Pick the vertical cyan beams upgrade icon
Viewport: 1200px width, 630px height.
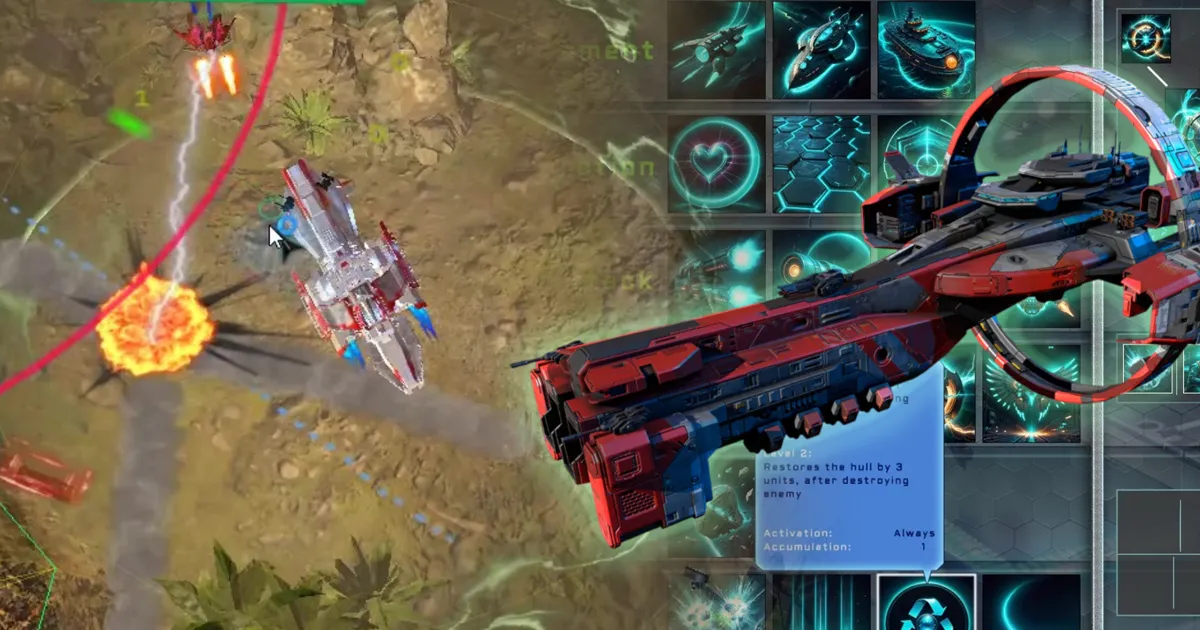tap(821, 603)
